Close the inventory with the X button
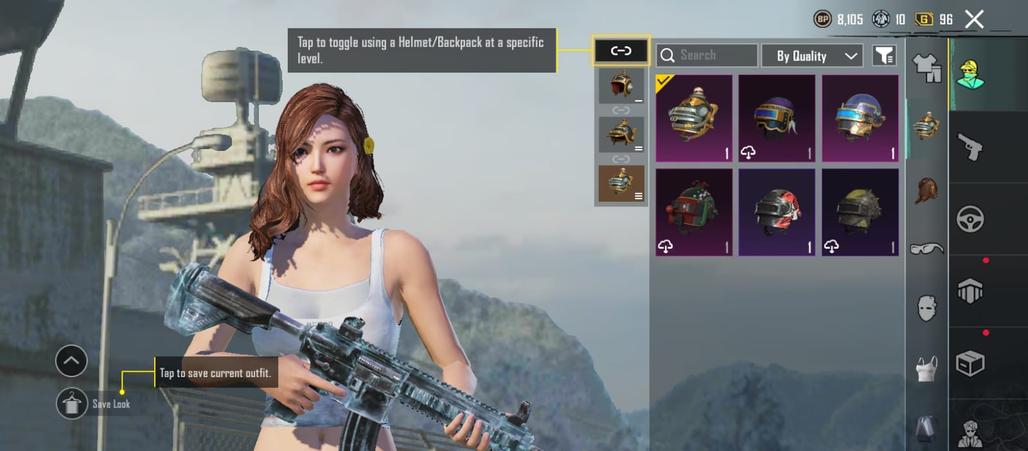 pos(975,19)
